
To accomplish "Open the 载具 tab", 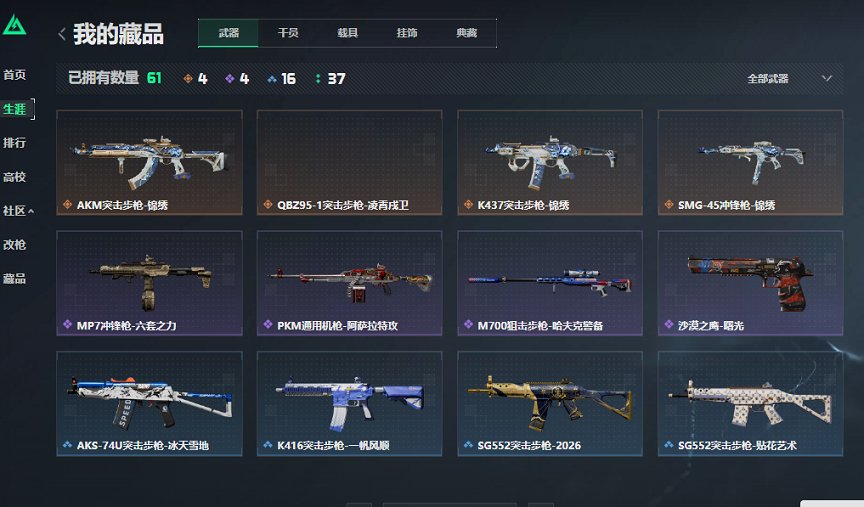I will 347,33.
